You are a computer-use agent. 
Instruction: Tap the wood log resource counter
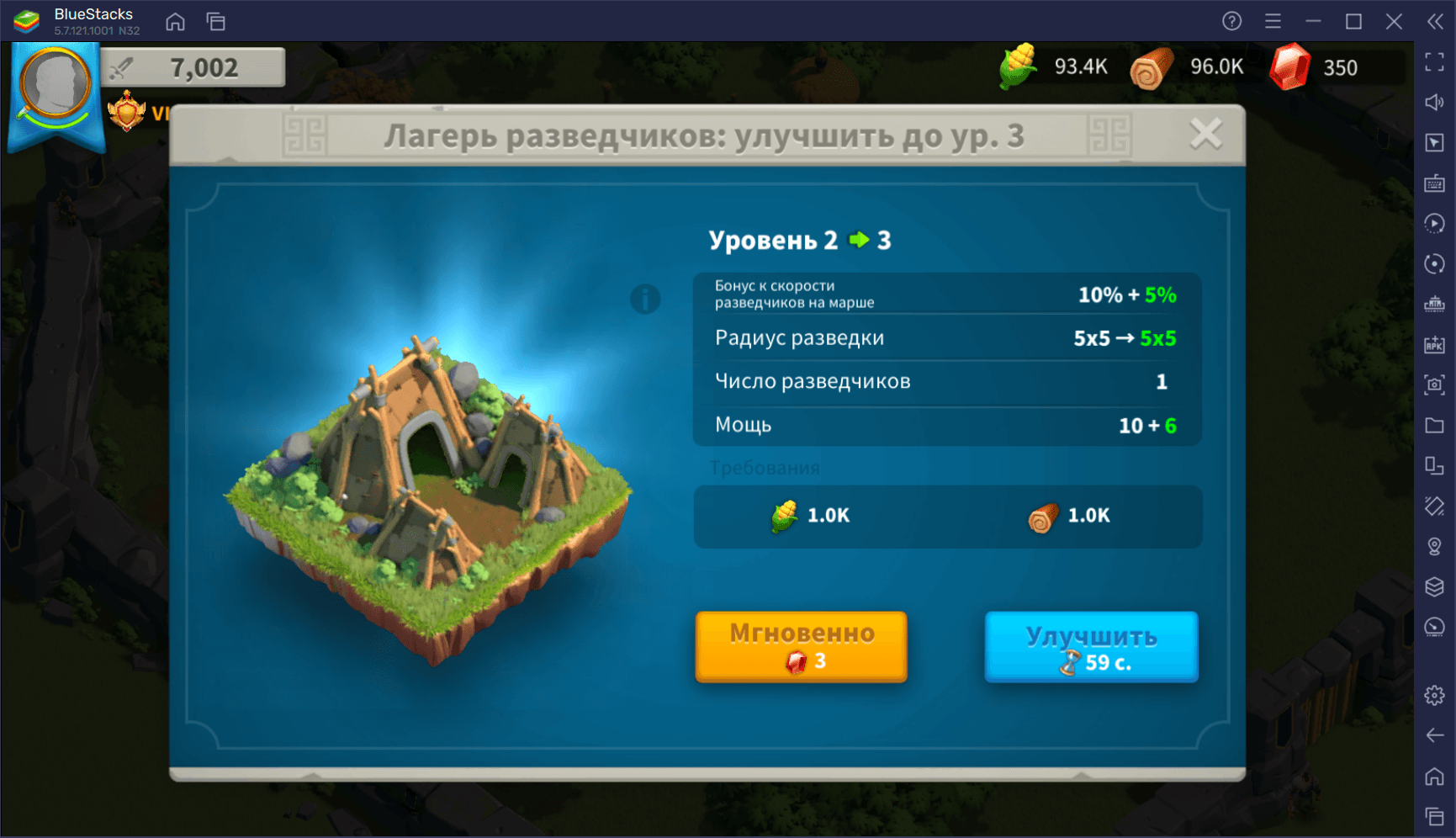point(1187,67)
